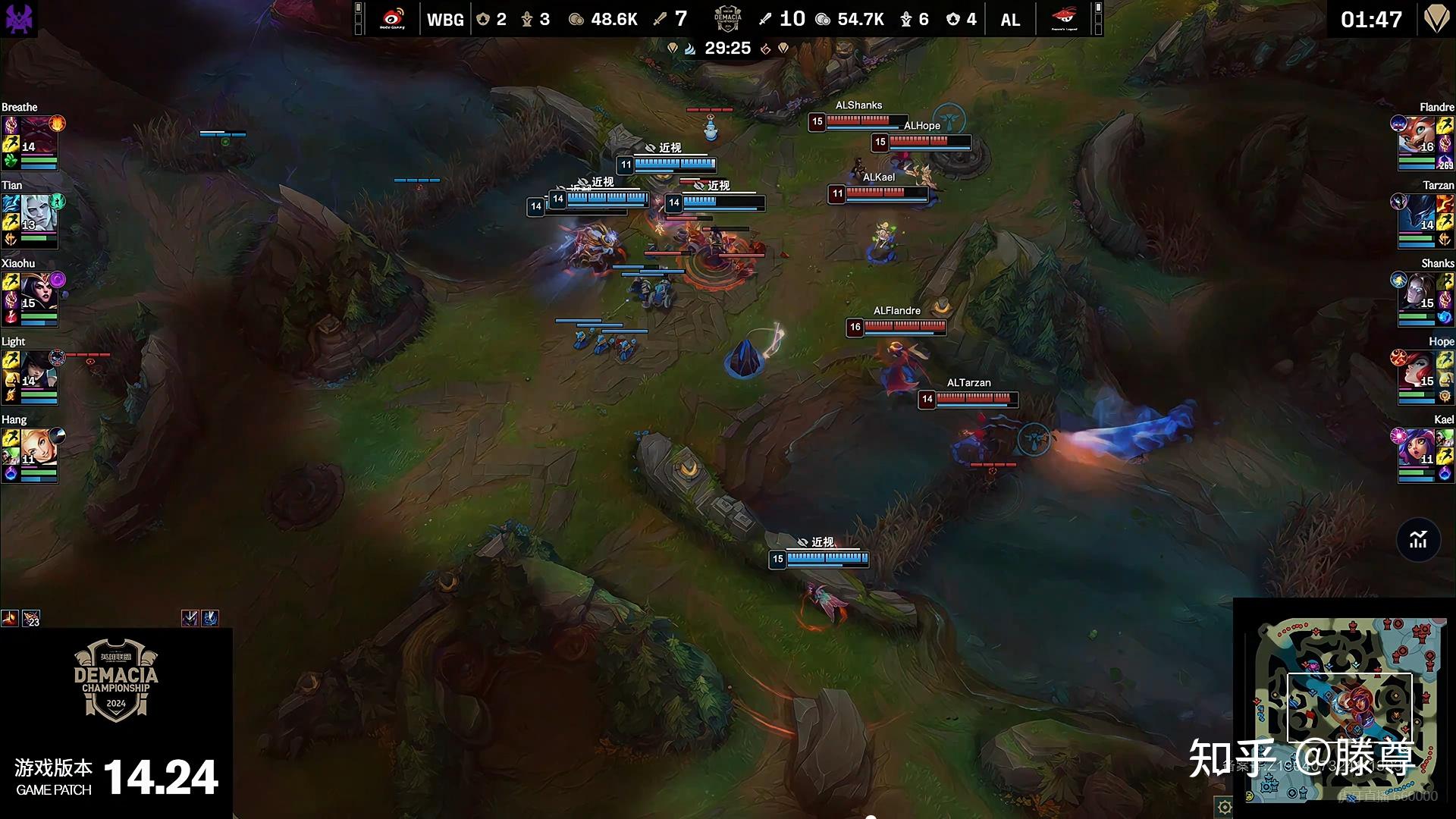Open the stats chart button

tap(1418, 540)
